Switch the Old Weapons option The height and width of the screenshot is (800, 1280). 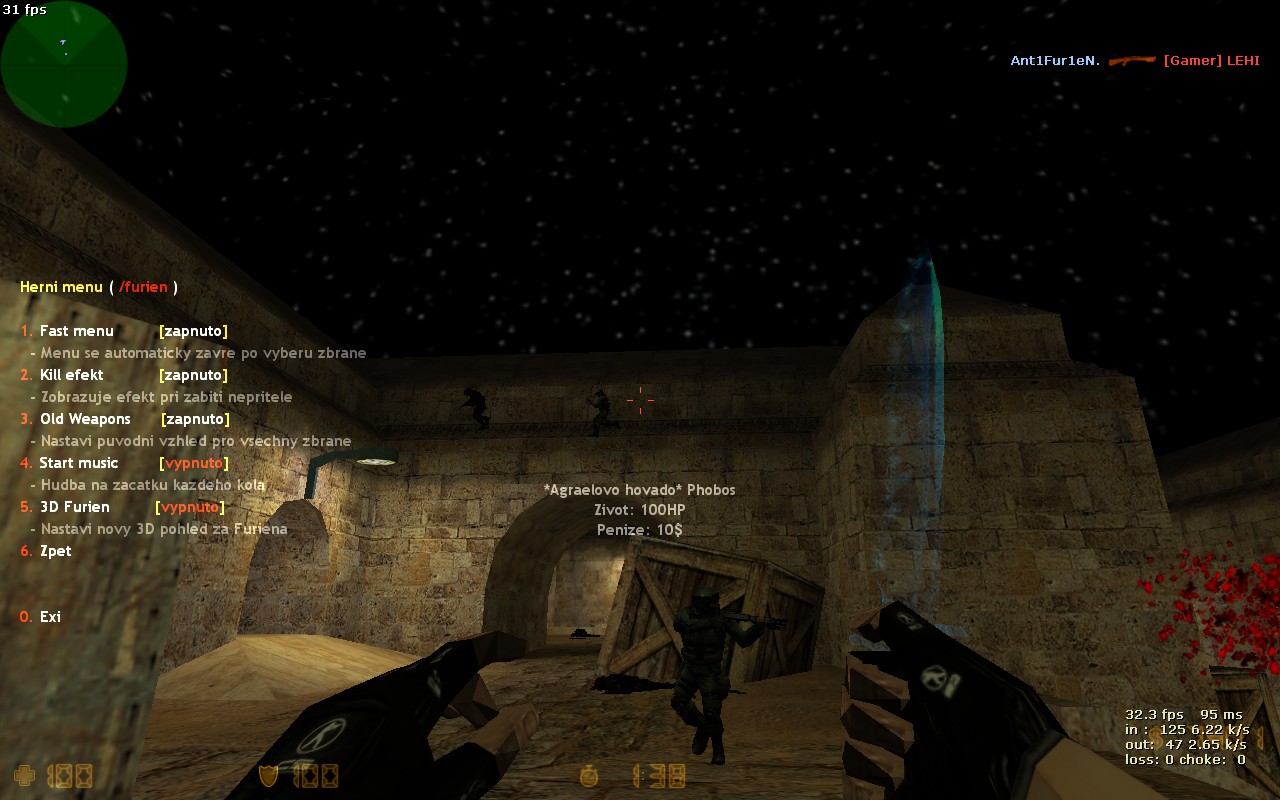(85, 419)
